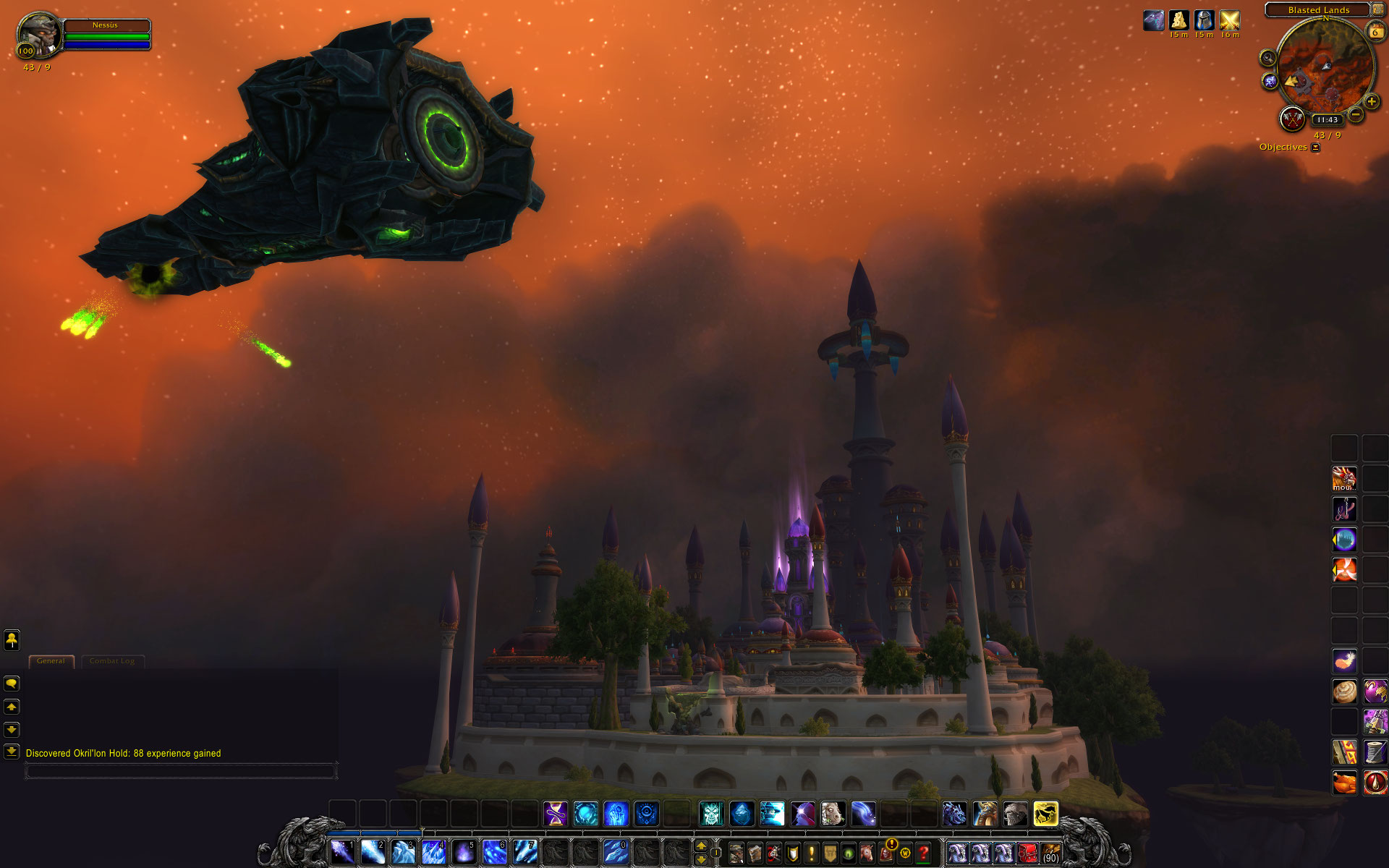The height and width of the screenshot is (868, 1389).
Task: Select the General chat tab
Action: click(x=51, y=661)
